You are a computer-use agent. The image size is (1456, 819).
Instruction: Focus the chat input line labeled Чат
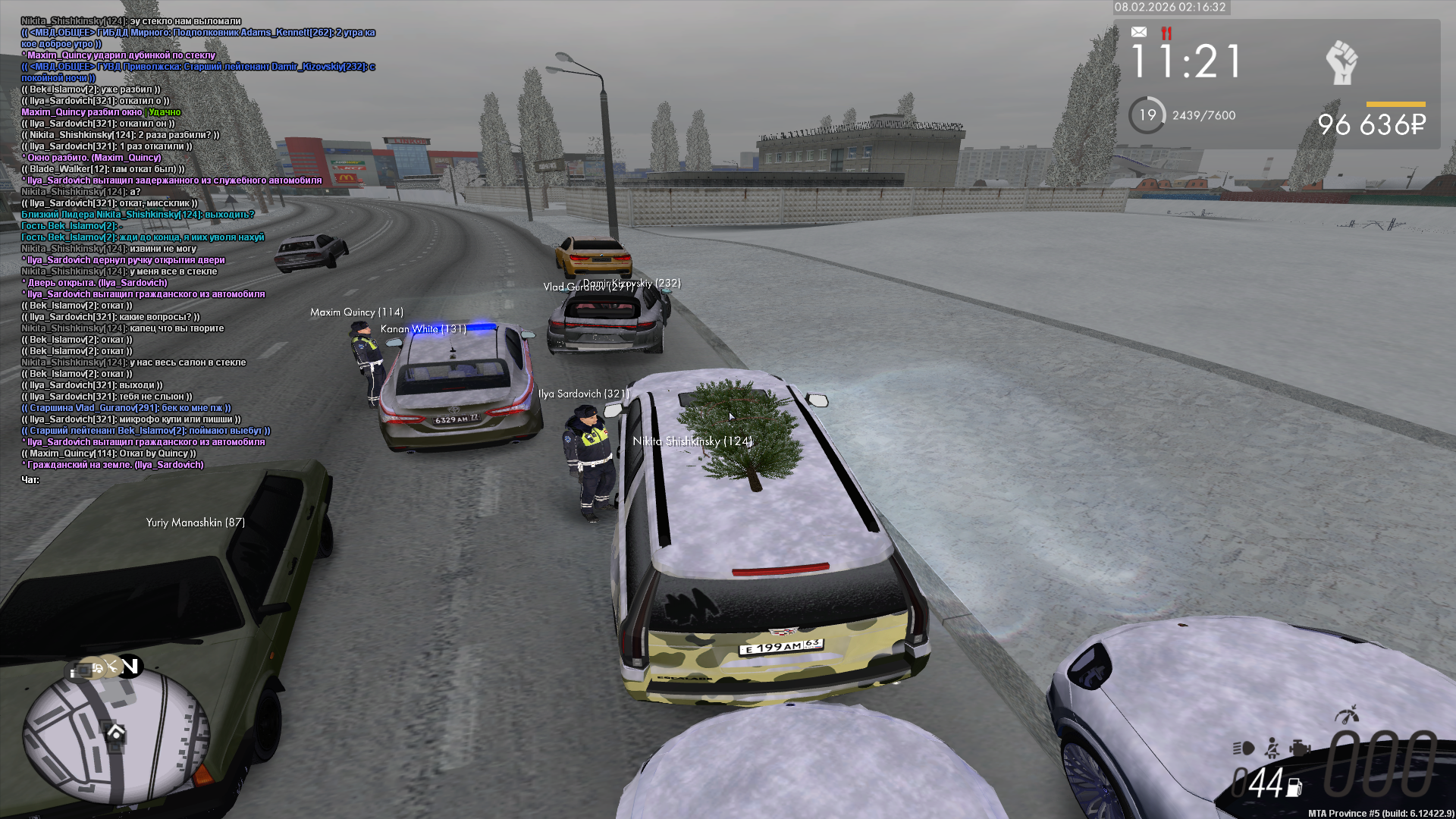click(30, 480)
